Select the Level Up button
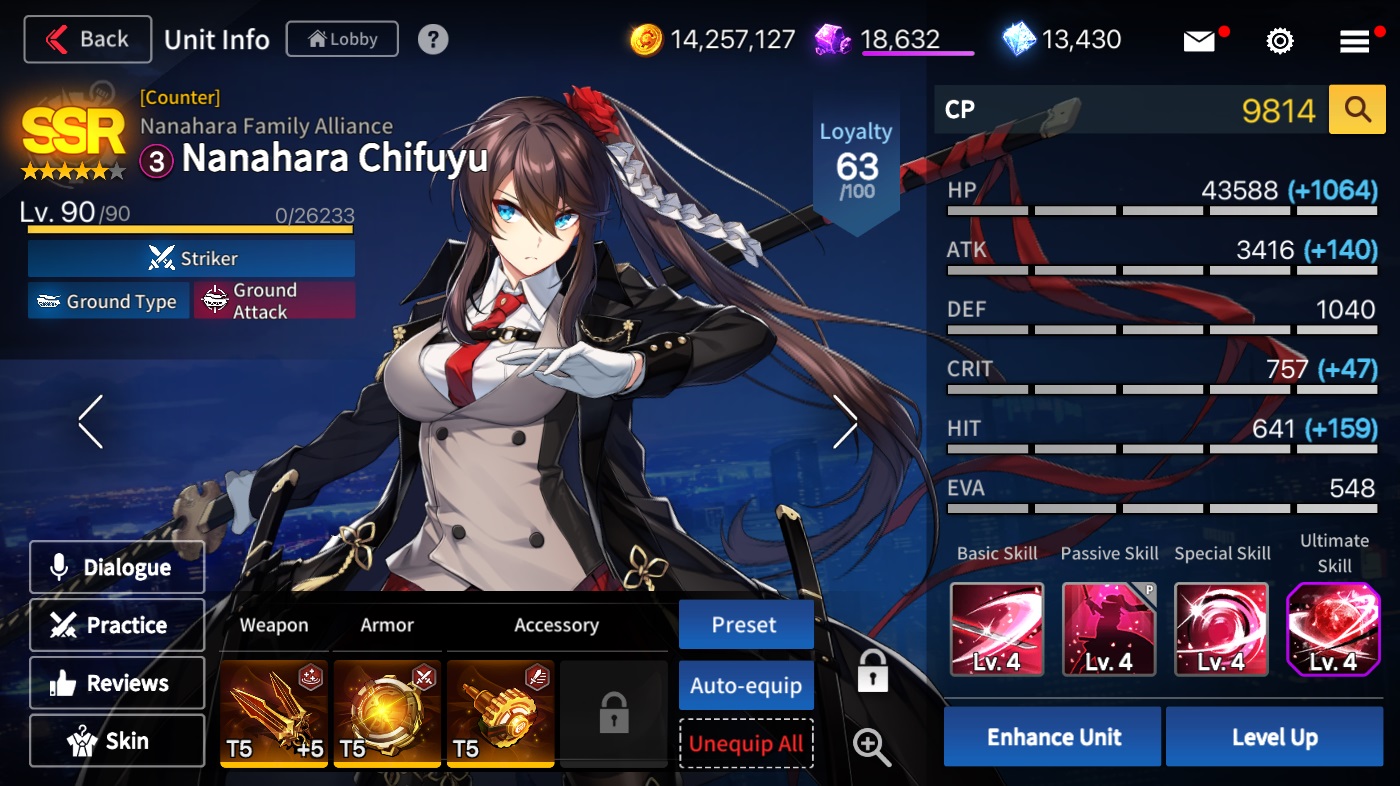 click(1274, 737)
